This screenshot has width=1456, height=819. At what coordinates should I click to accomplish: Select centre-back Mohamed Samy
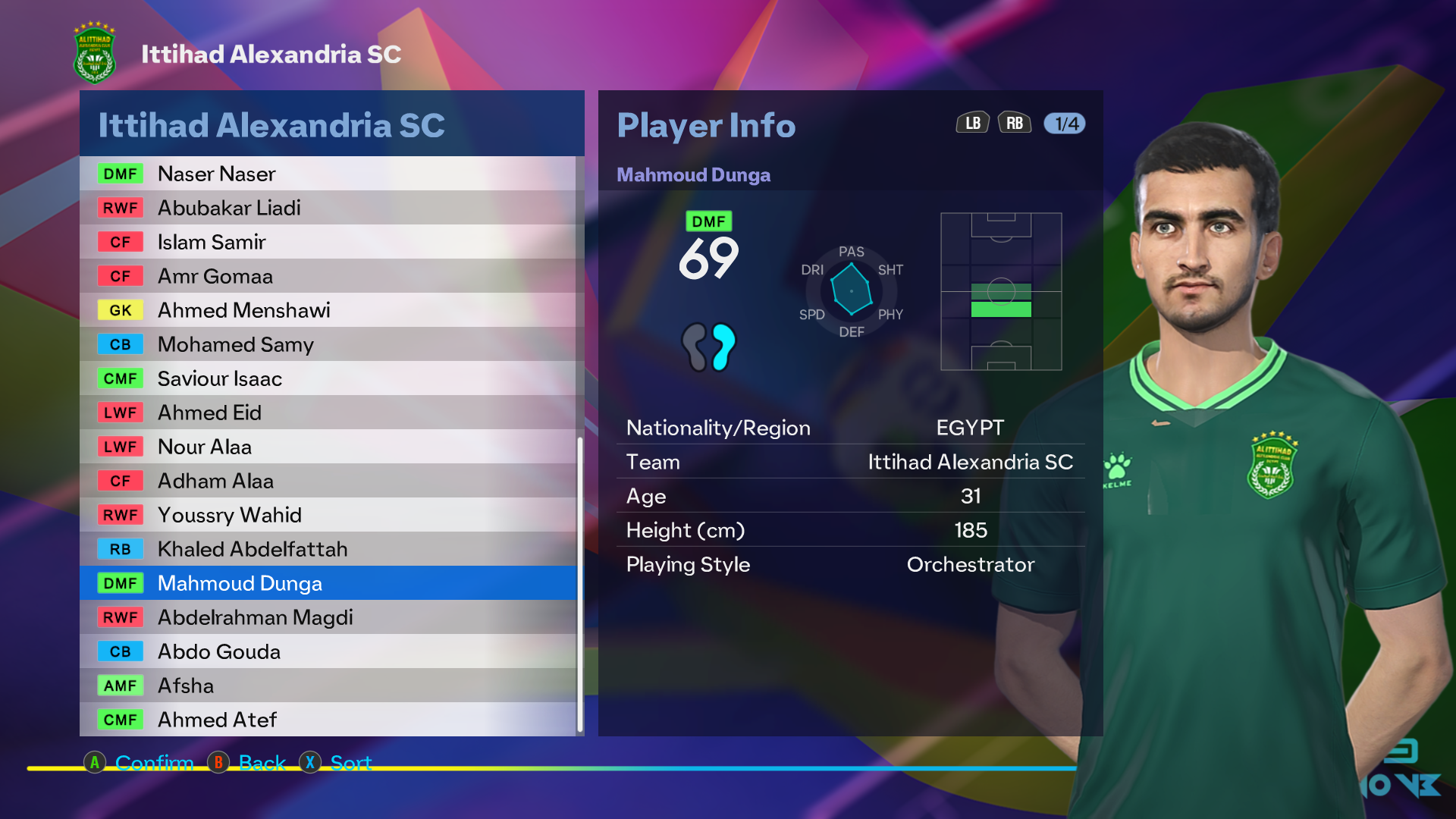click(x=328, y=344)
